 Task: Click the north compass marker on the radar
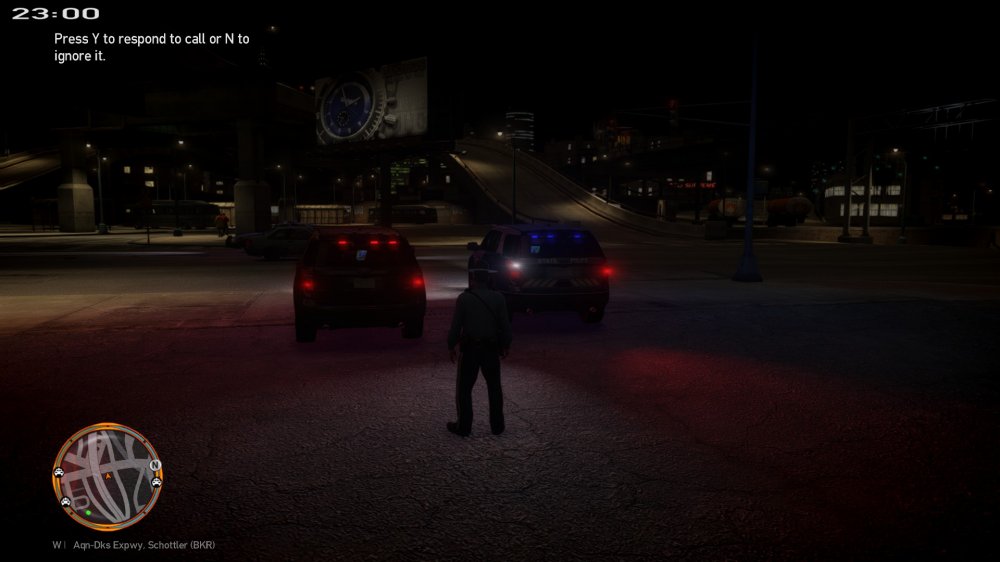pos(154,465)
